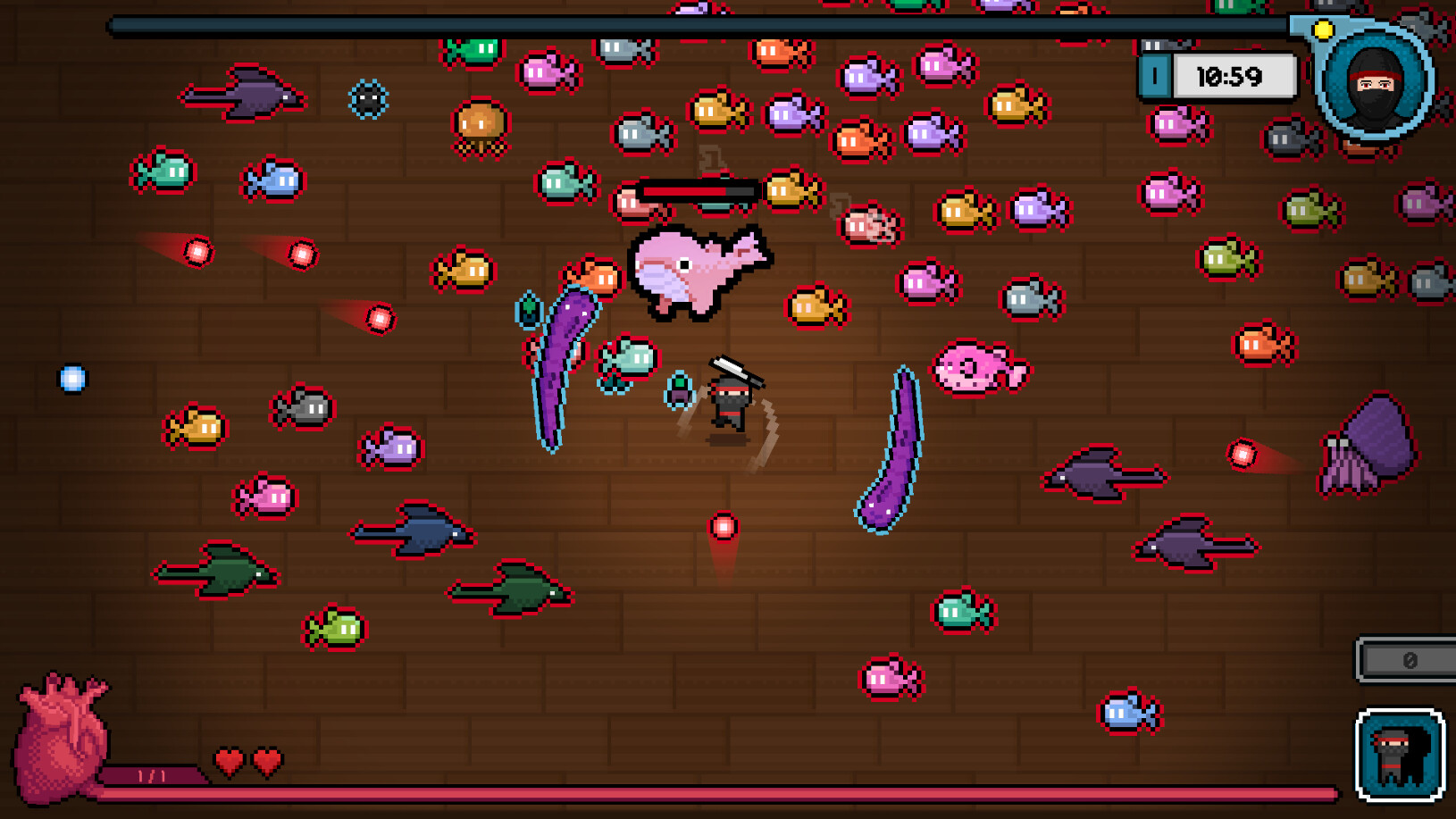
Task: Click the 1/1 label on the health meter
Action: click(x=154, y=773)
